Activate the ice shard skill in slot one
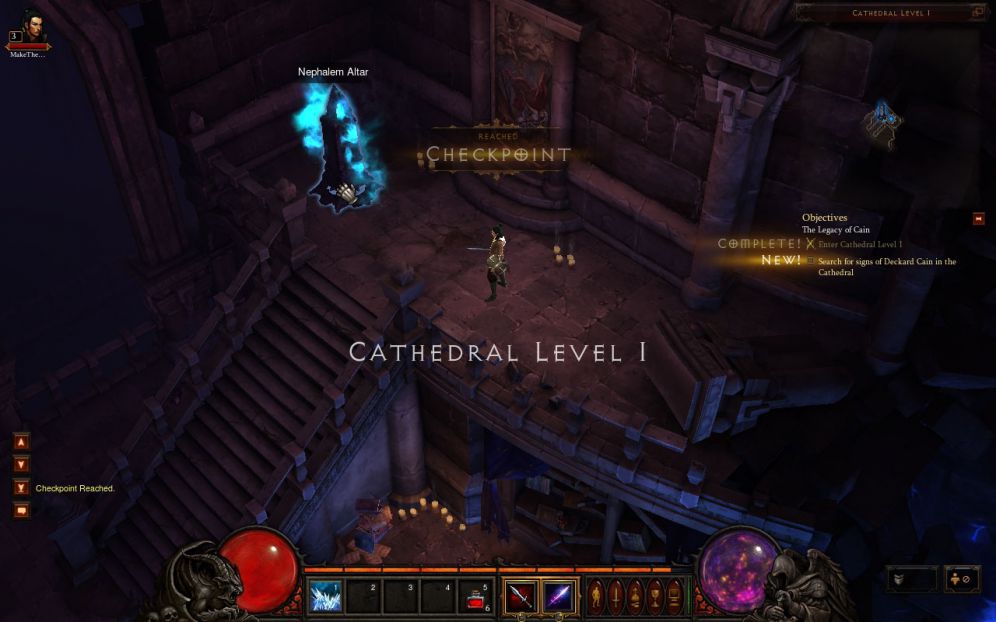 (325, 597)
